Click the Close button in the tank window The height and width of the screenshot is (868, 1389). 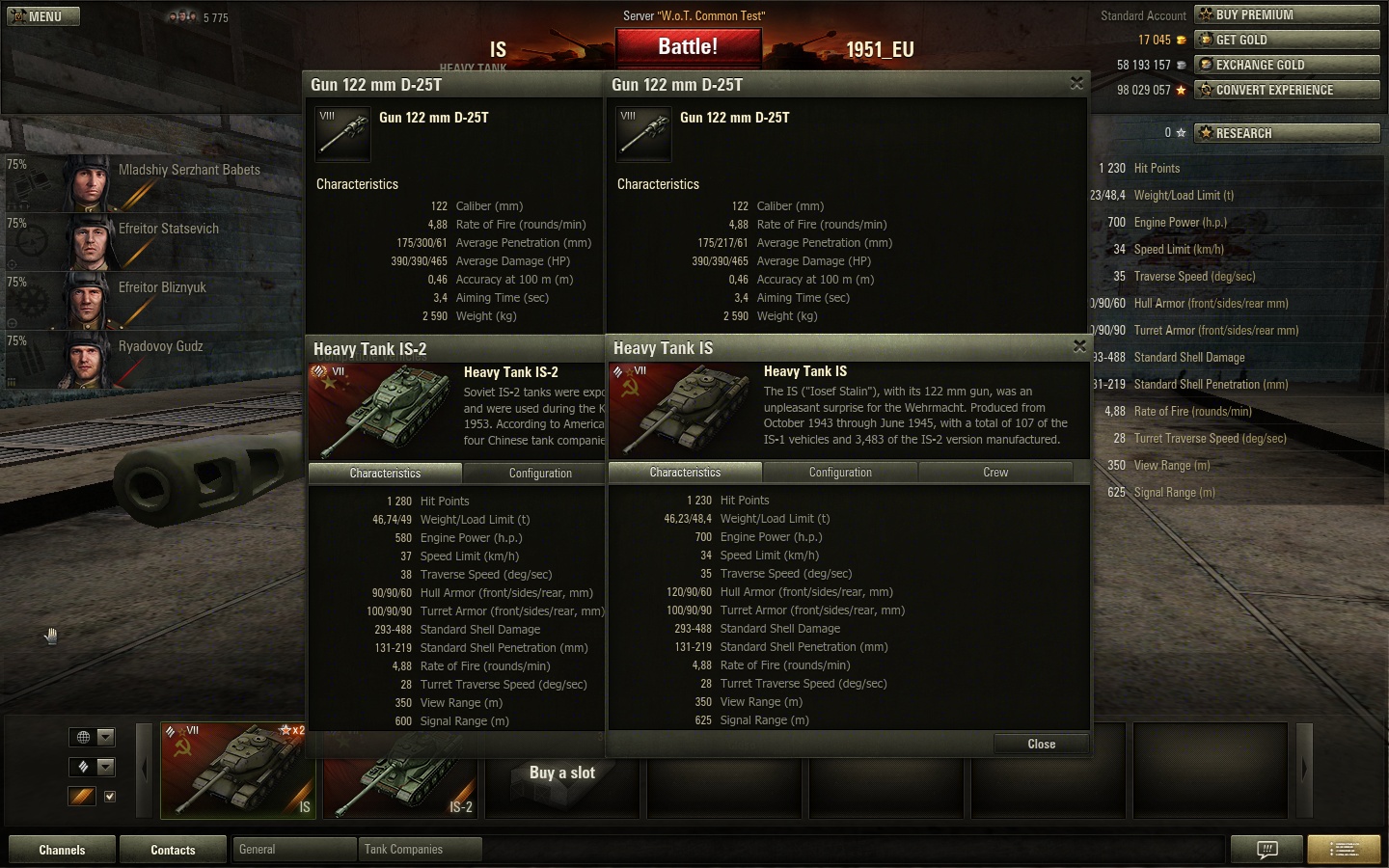point(1041,744)
